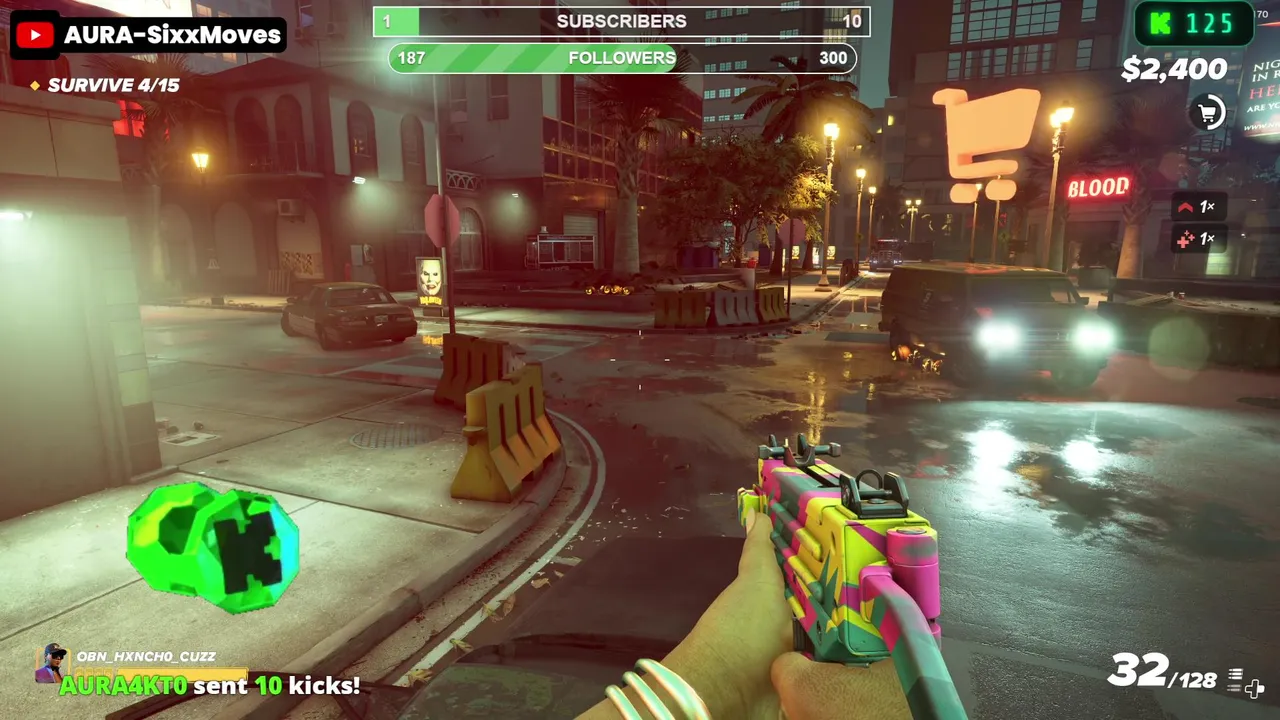
Task: Click the AURA-SixxMoves YouTube channel badge
Action: click(x=148, y=36)
